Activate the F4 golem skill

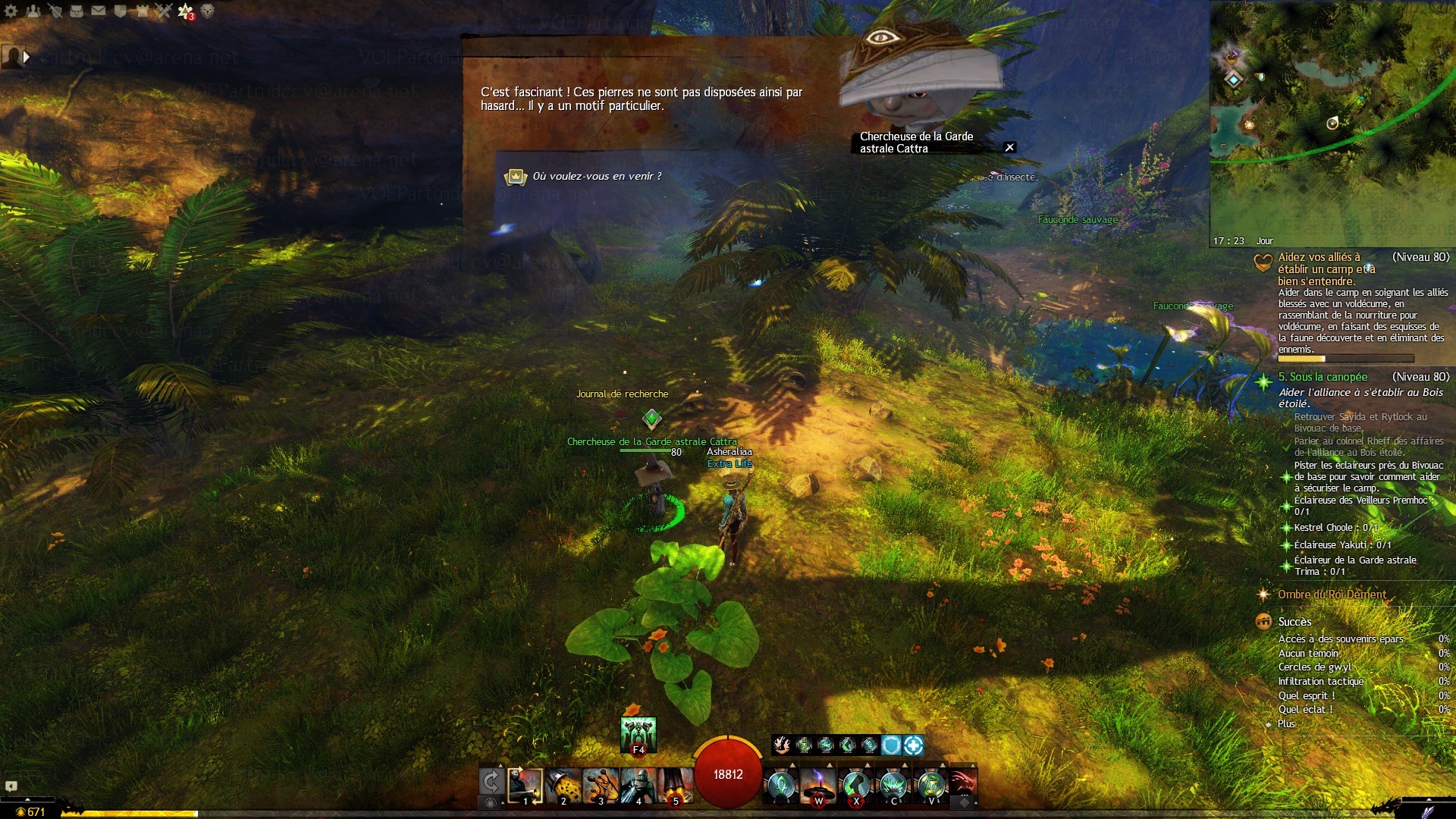638,735
